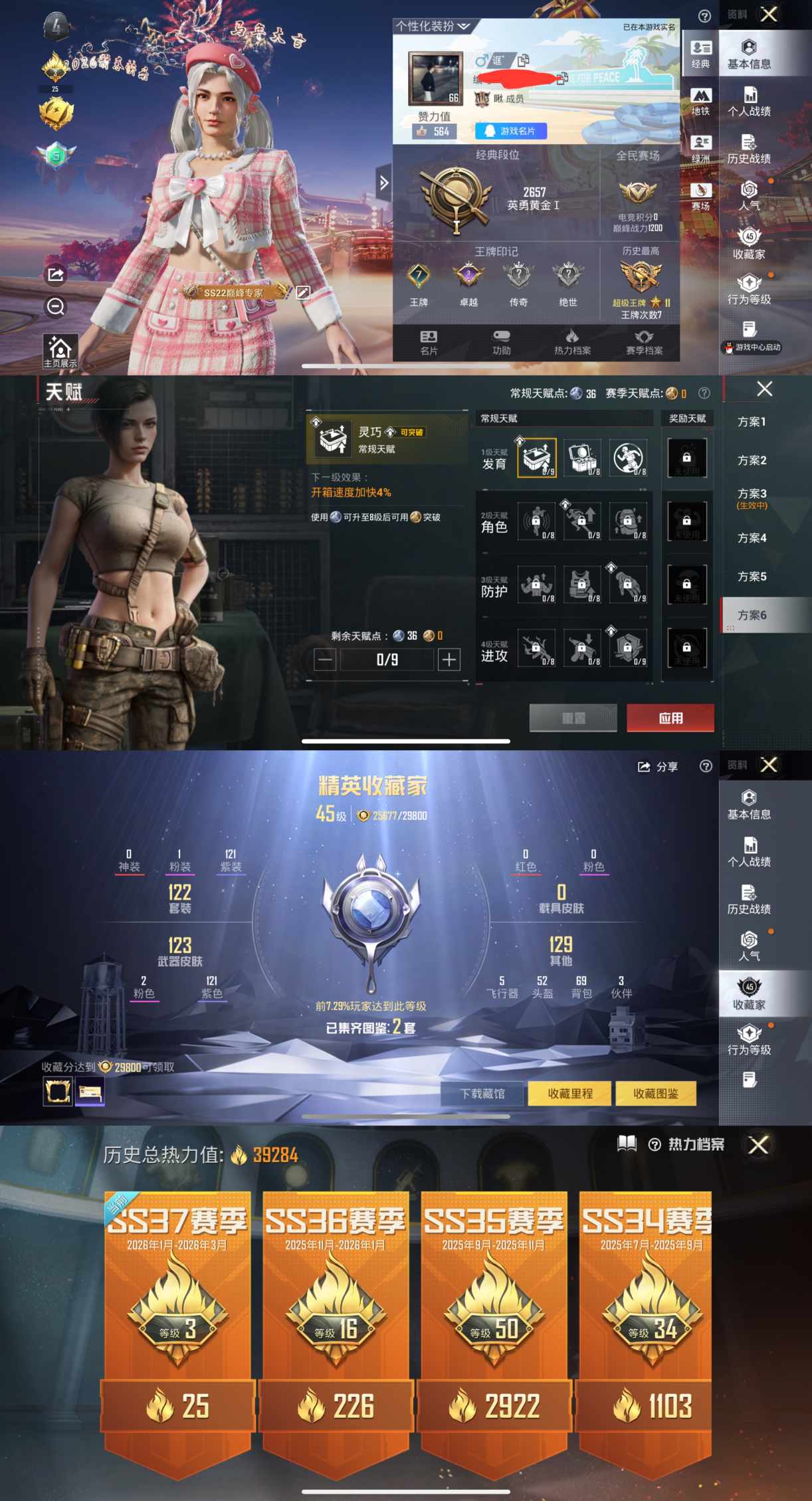812x1501 pixels.
Task: Open the 功勋 section
Action: tap(501, 342)
